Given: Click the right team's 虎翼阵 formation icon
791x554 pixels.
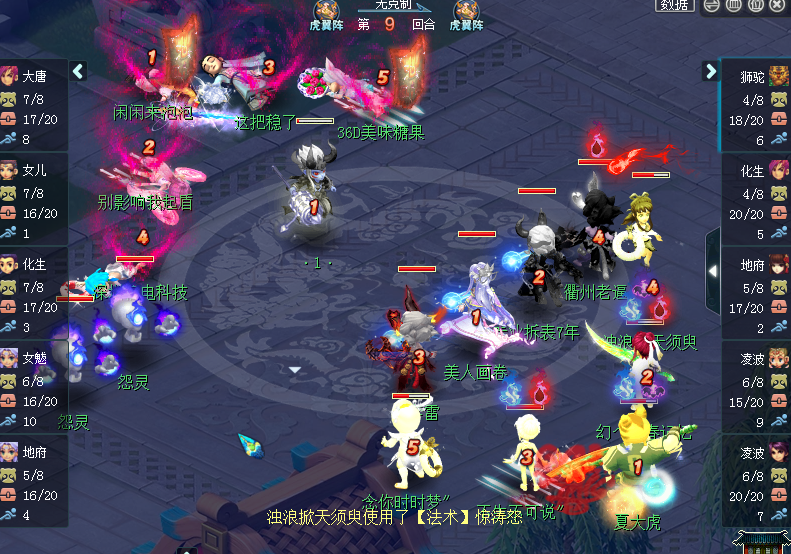Looking at the screenshot, I should coord(465,12).
